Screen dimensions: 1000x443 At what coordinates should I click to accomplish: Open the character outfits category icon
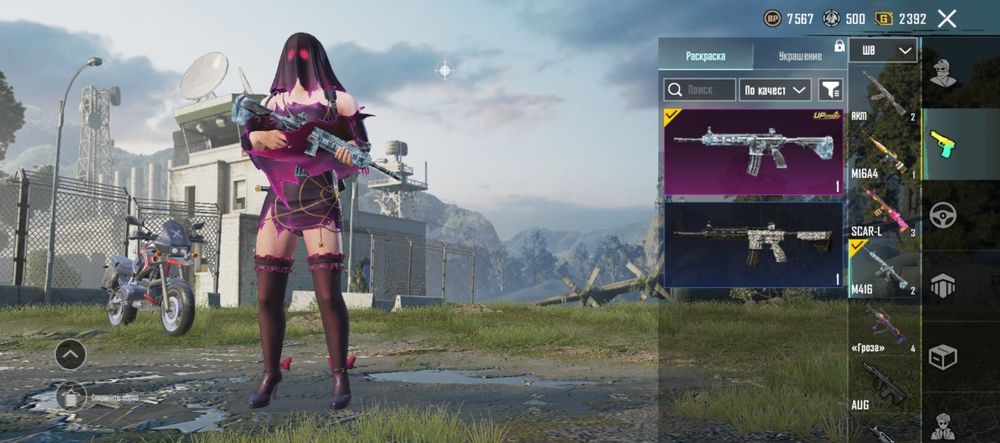pos(943,72)
